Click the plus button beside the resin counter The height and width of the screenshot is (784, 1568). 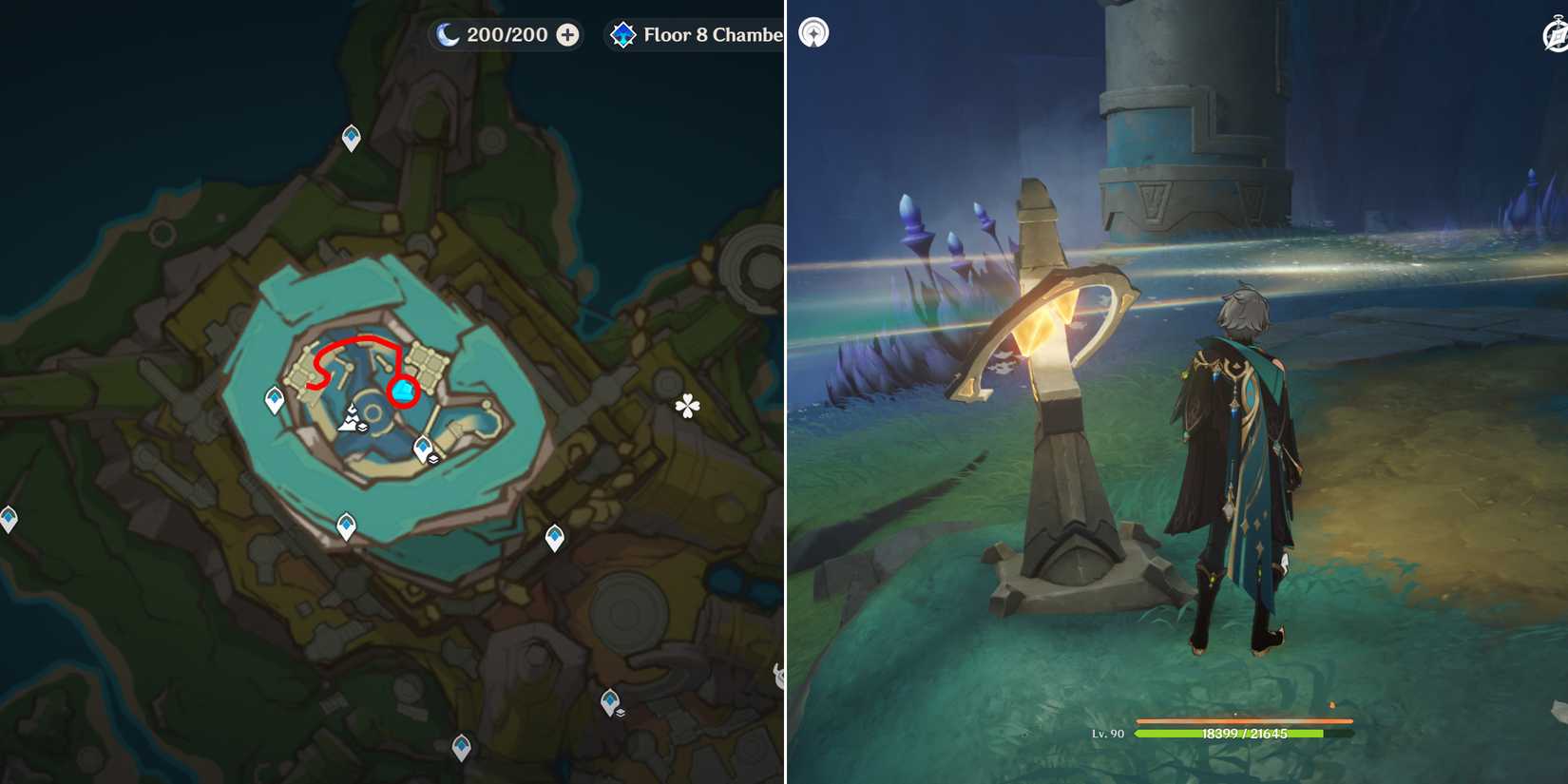click(x=567, y=35)
